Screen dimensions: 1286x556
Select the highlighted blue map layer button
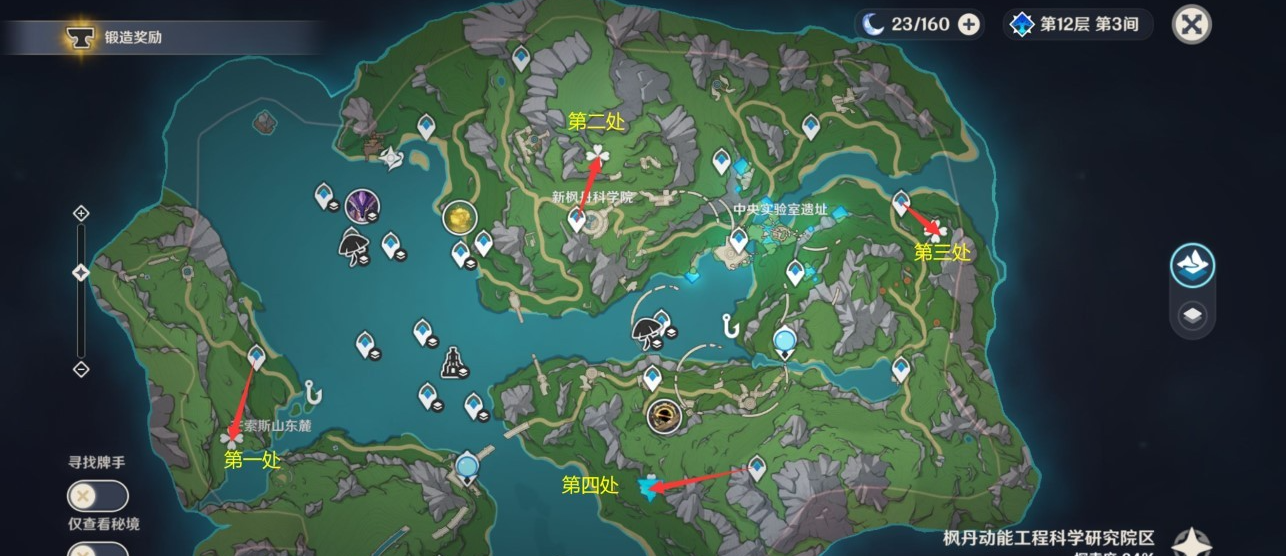[1192, 265]
